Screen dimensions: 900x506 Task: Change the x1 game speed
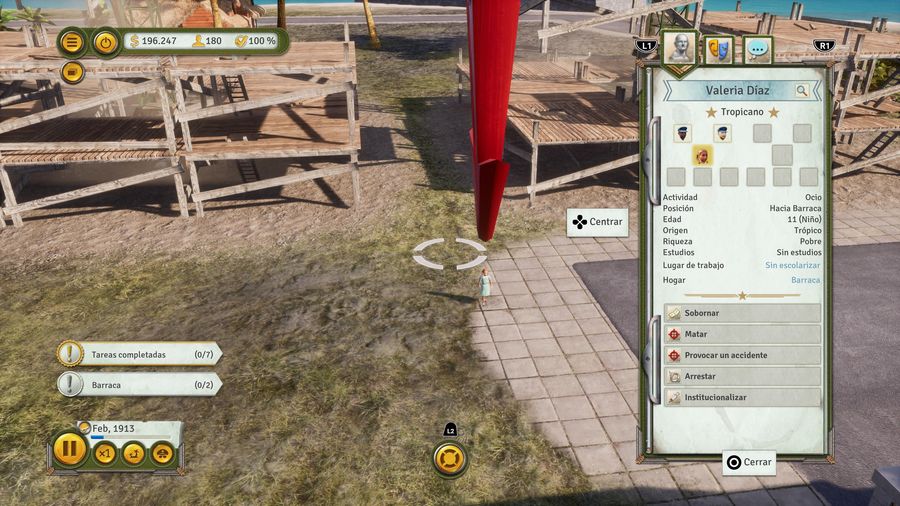pyautogui.click(x=105, y=454)
